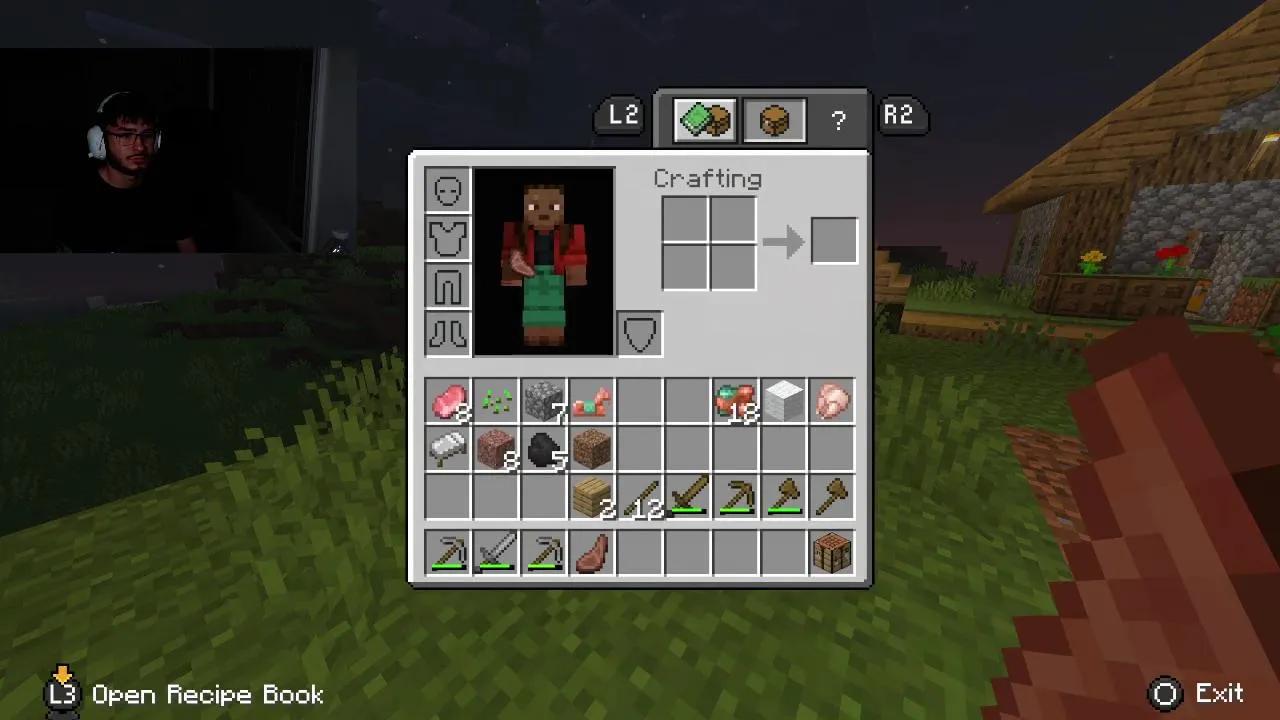Select the crafting table in the hotbar
The image size is (1280, 720).
[832, 553]
